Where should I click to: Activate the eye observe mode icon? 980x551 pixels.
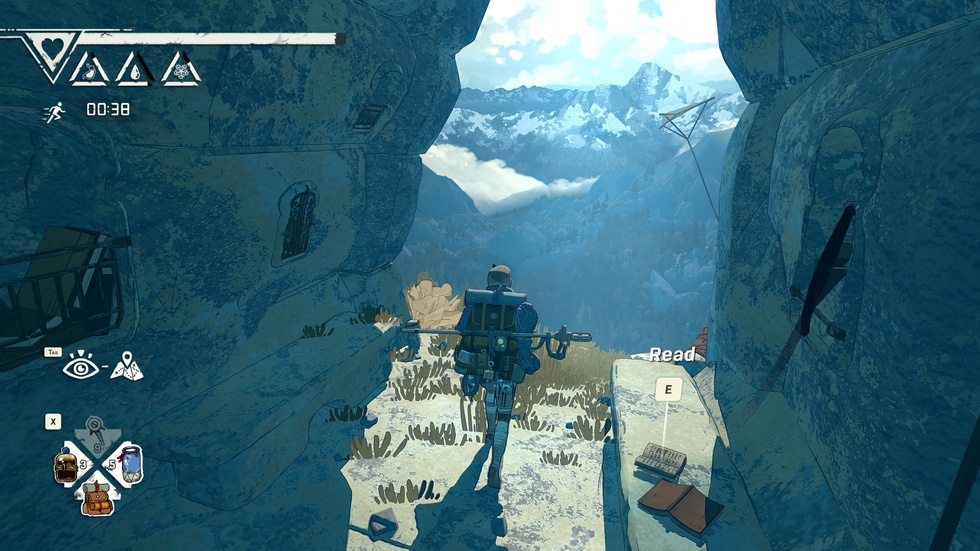(x=79, y=367)
